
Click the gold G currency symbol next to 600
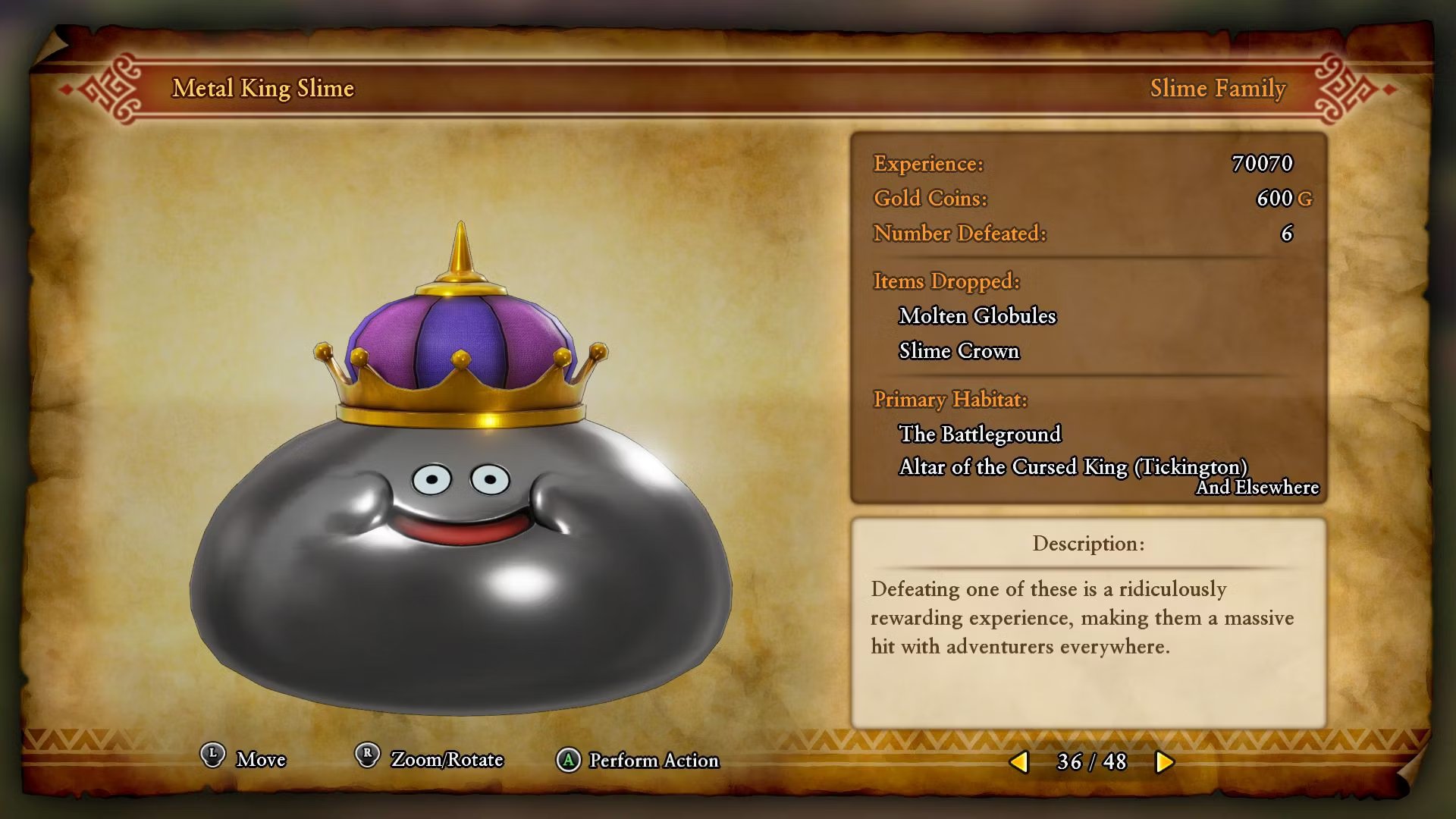point(1306,199)
